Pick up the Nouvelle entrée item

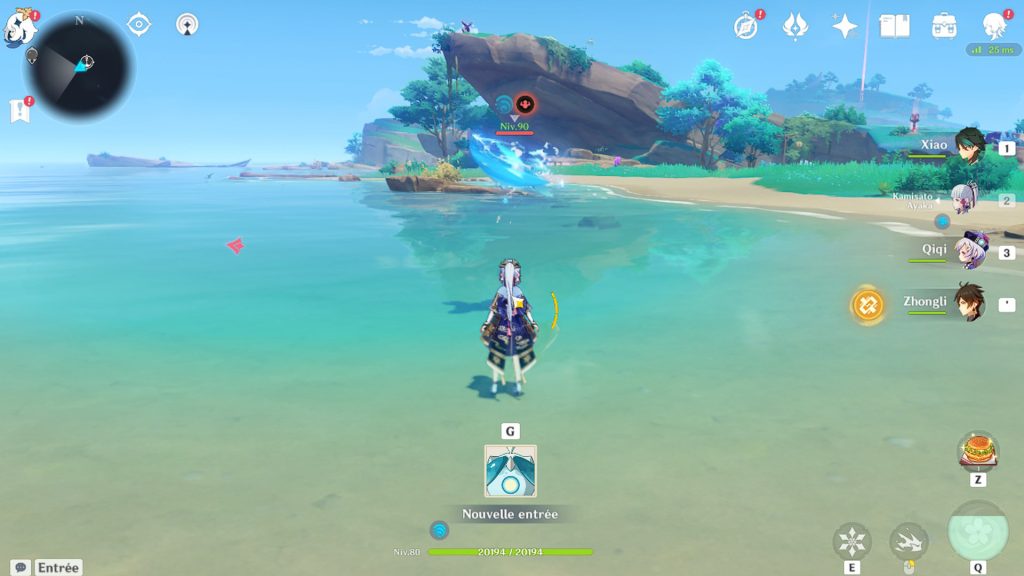click(510, 472)
